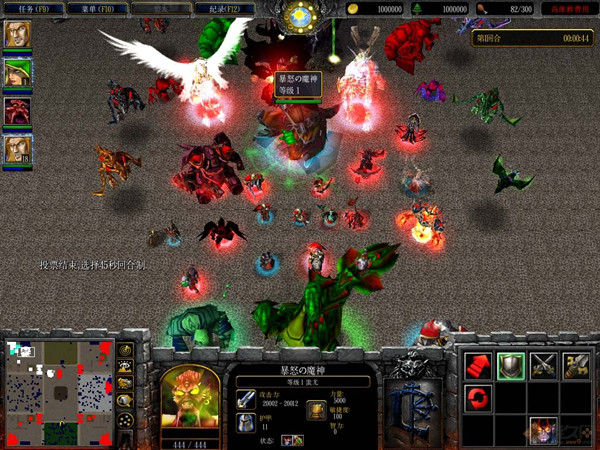The height and width of the screenshot is (450, 600).
Task: Click the red circular Patrol command
Action: click(x=478, y=398)
